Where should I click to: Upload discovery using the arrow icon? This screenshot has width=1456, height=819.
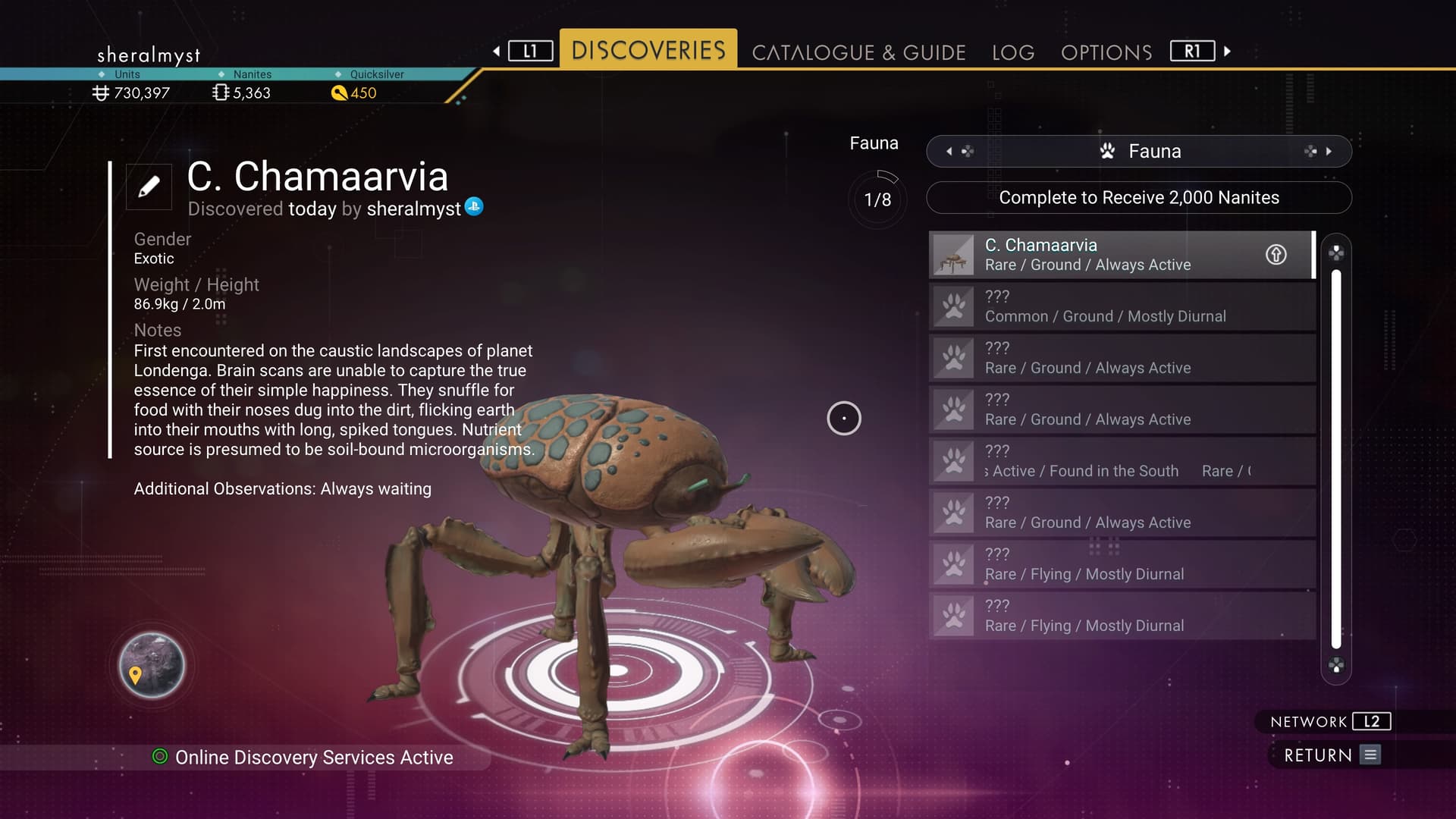[x=1276, y=255]
